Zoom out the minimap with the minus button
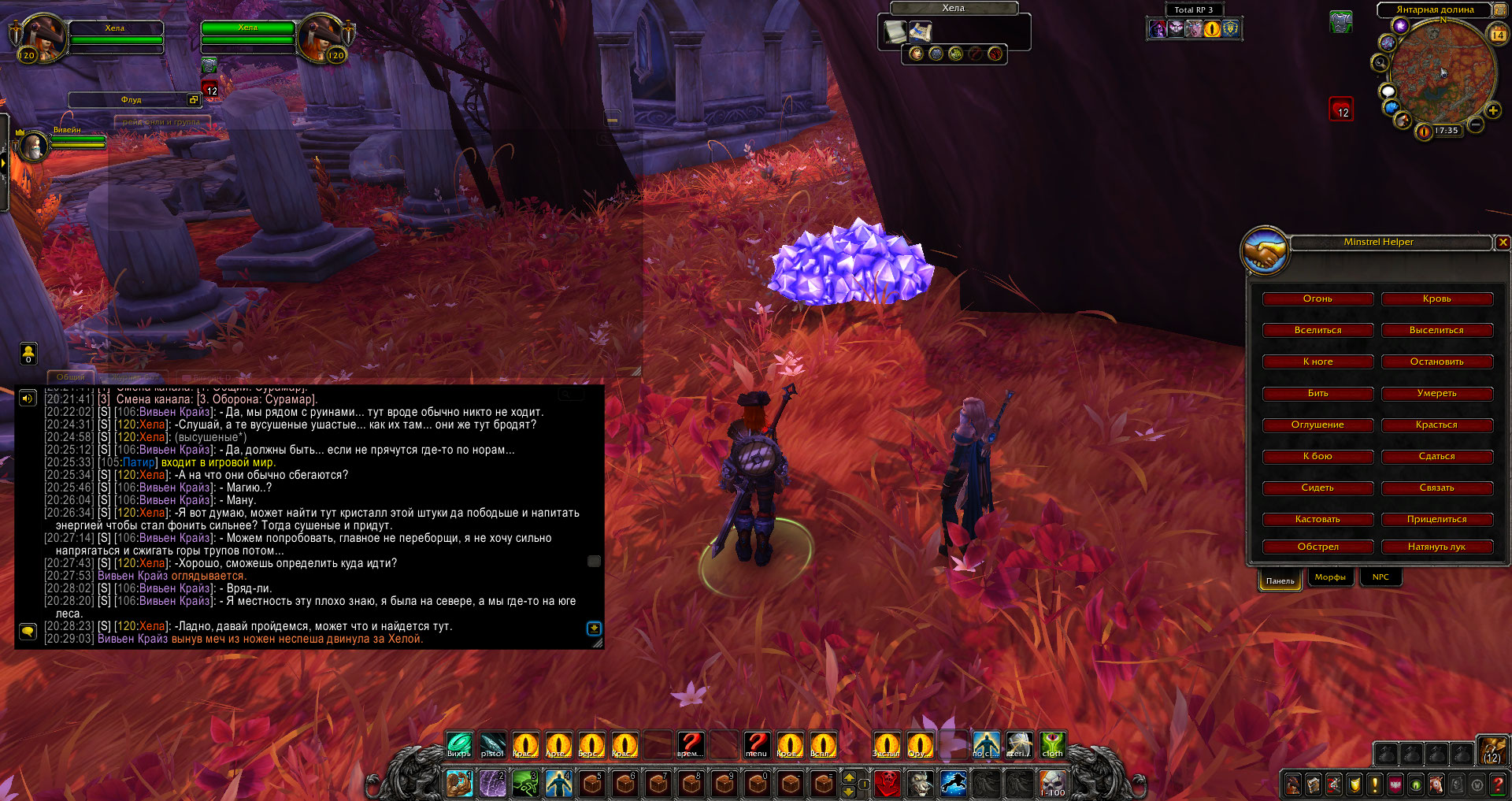 click(1476, 124)
